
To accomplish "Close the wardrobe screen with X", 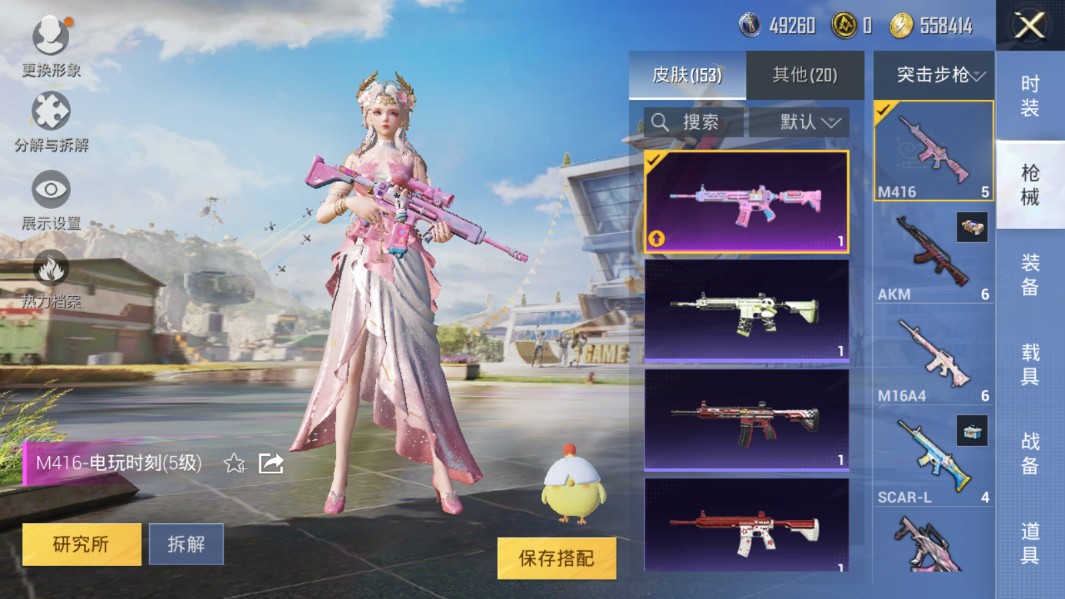I will (1029, 25).
